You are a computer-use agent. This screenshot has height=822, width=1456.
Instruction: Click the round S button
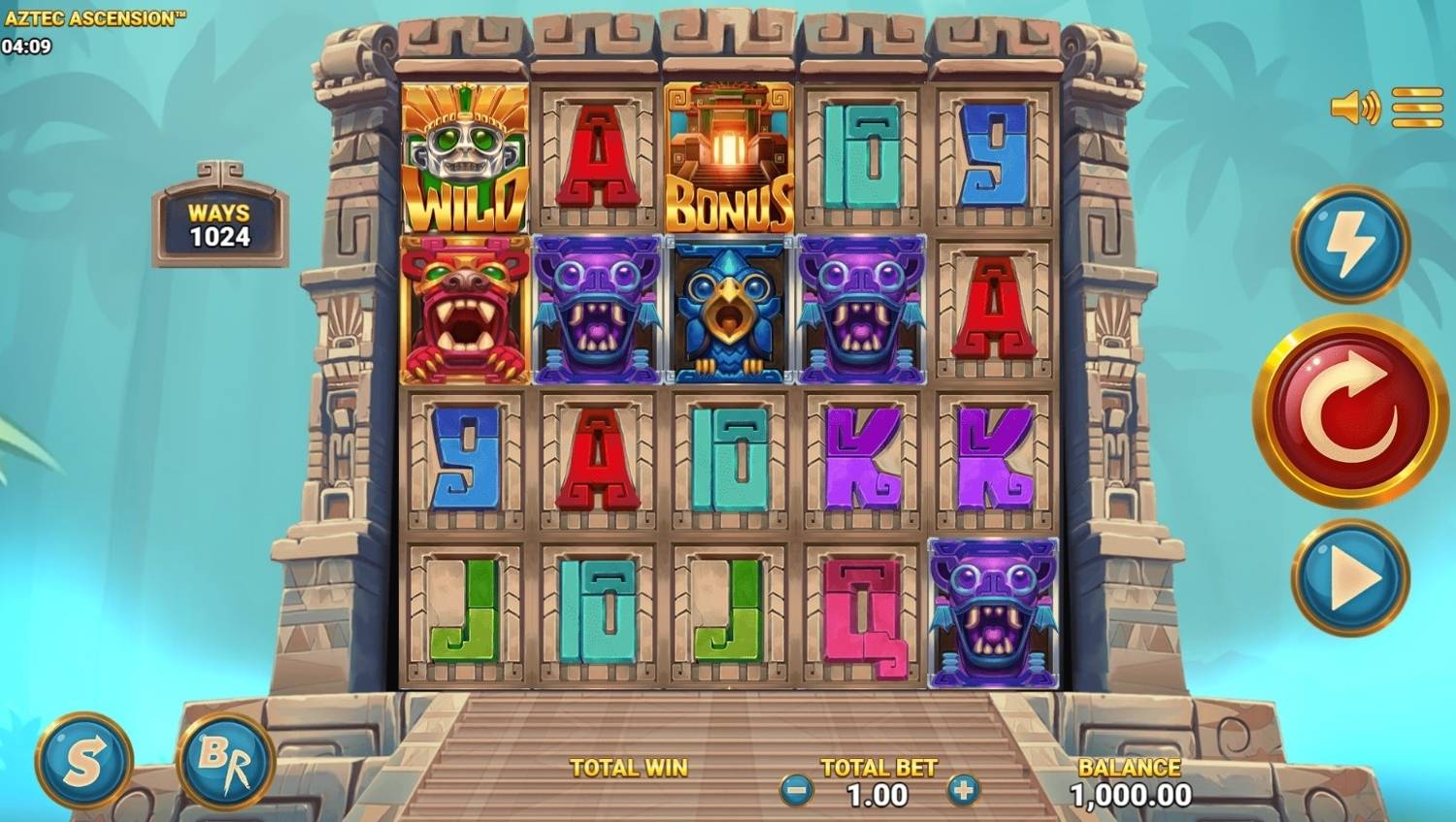(x=83, y=762)
